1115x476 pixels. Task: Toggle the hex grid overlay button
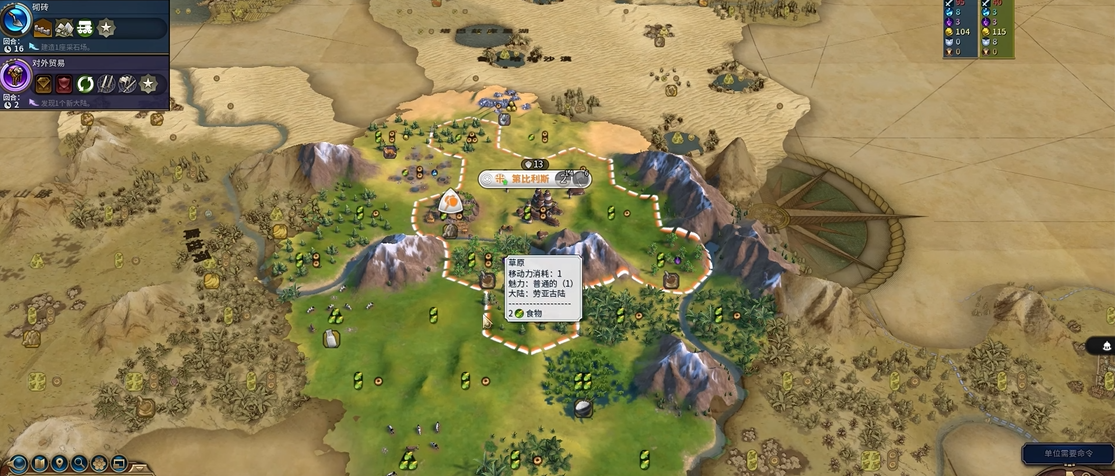point(99,463)
